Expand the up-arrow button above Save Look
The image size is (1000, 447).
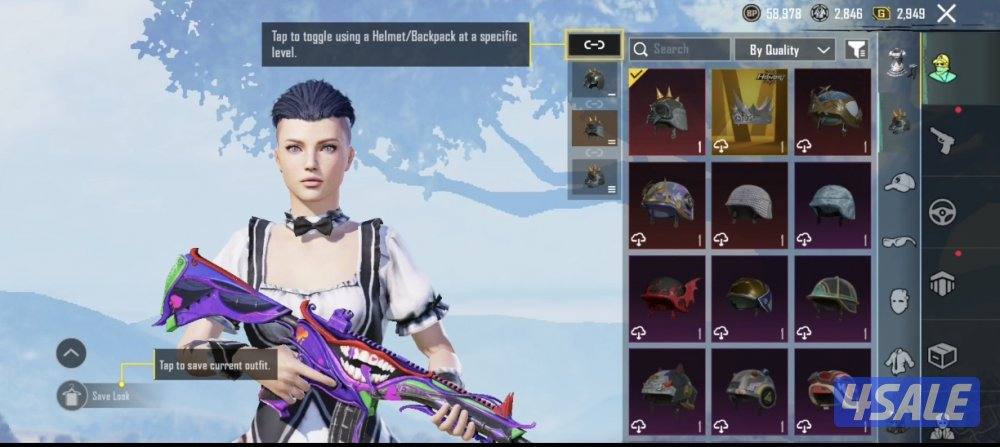pos(71,352)
